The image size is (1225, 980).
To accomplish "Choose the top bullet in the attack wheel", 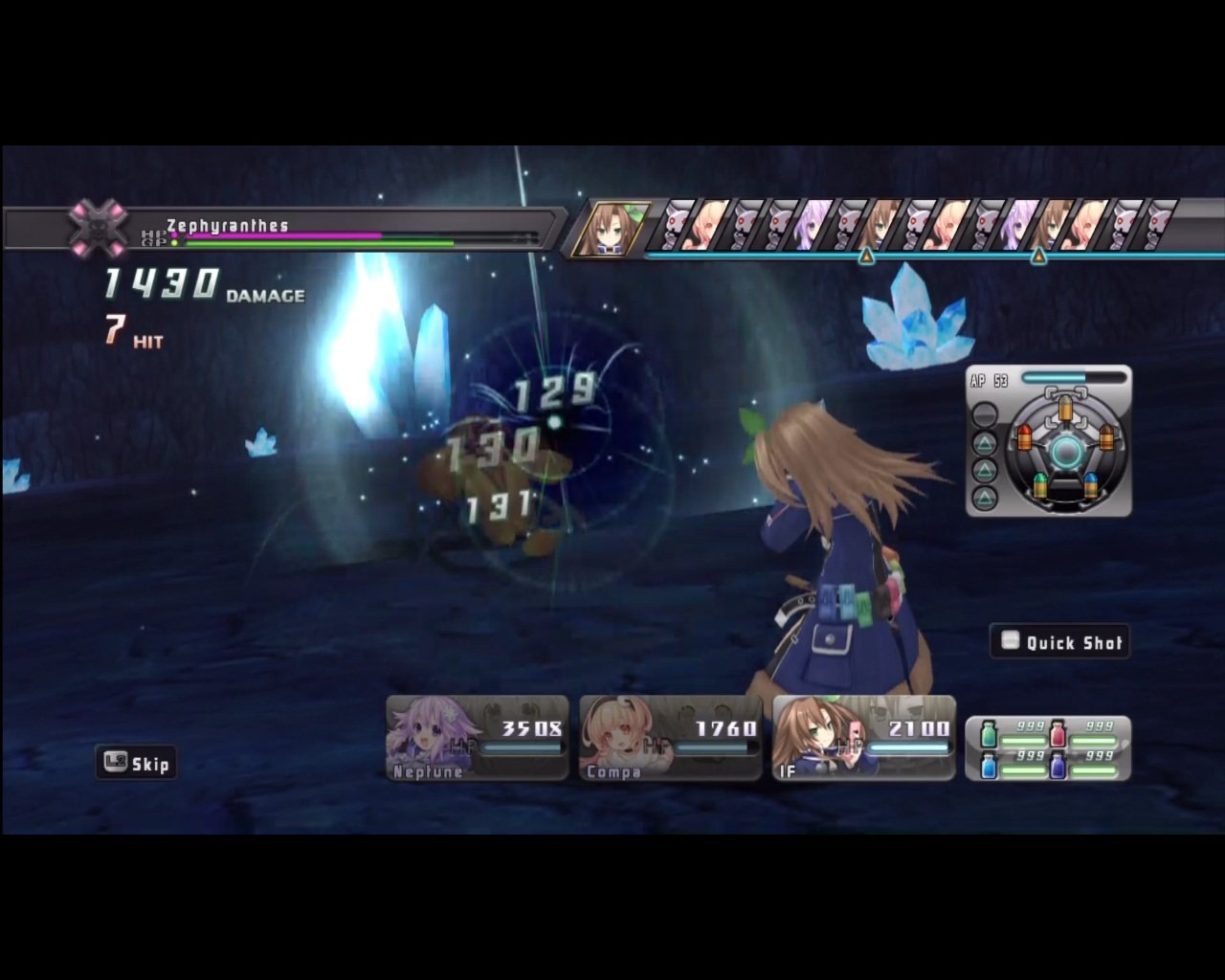I will pyautogui.click(x=1065, y=410).
